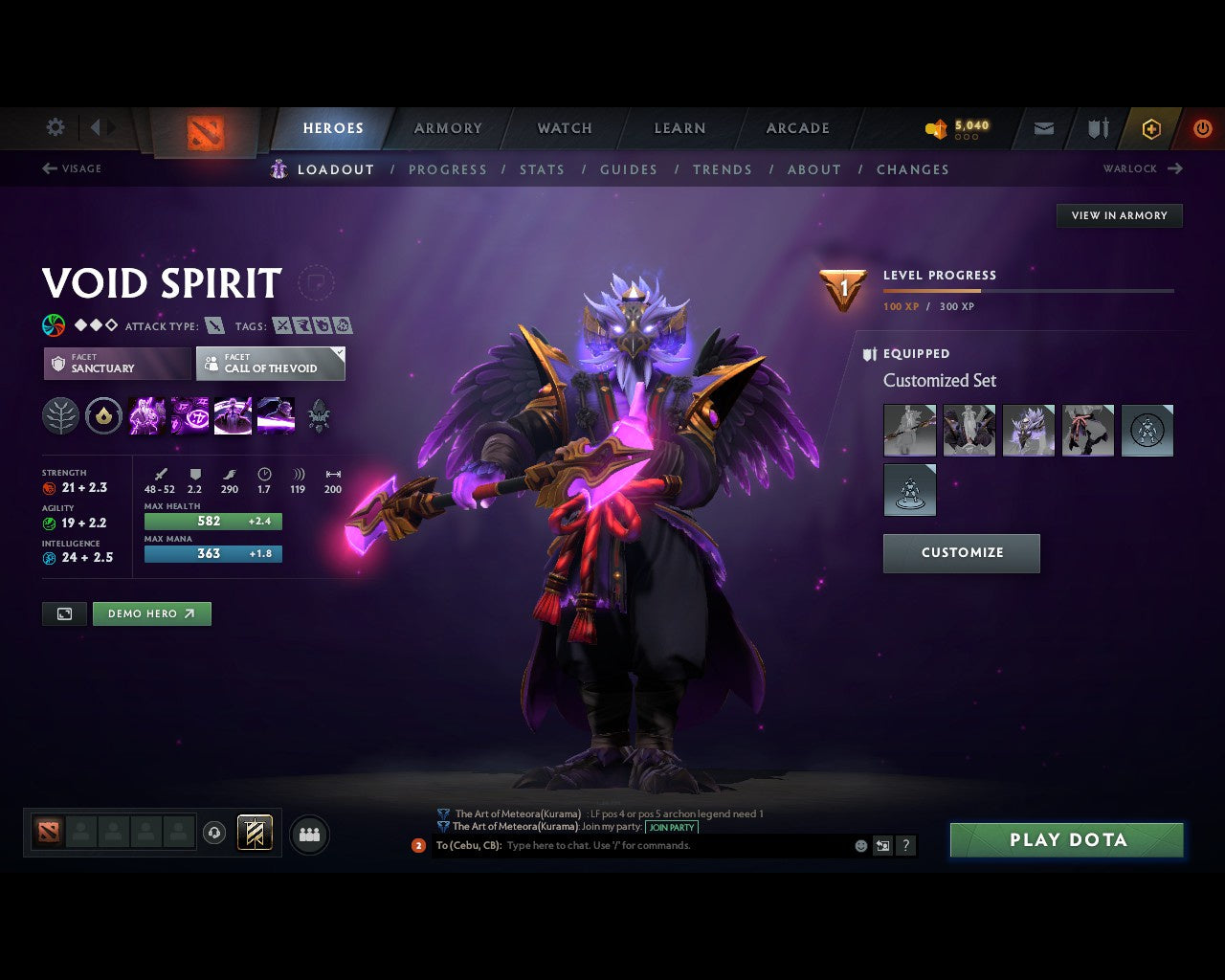Image resolution: width=1225 pixels, height=980 pixels.
Task: Switch to the Armory tab
Action: point(448,128)
